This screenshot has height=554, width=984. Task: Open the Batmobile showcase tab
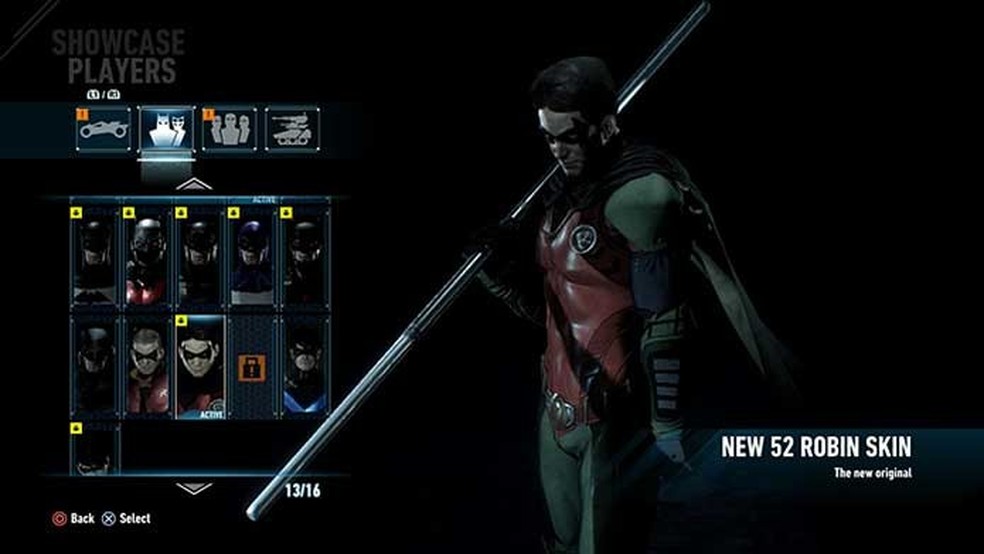point(105,129)
